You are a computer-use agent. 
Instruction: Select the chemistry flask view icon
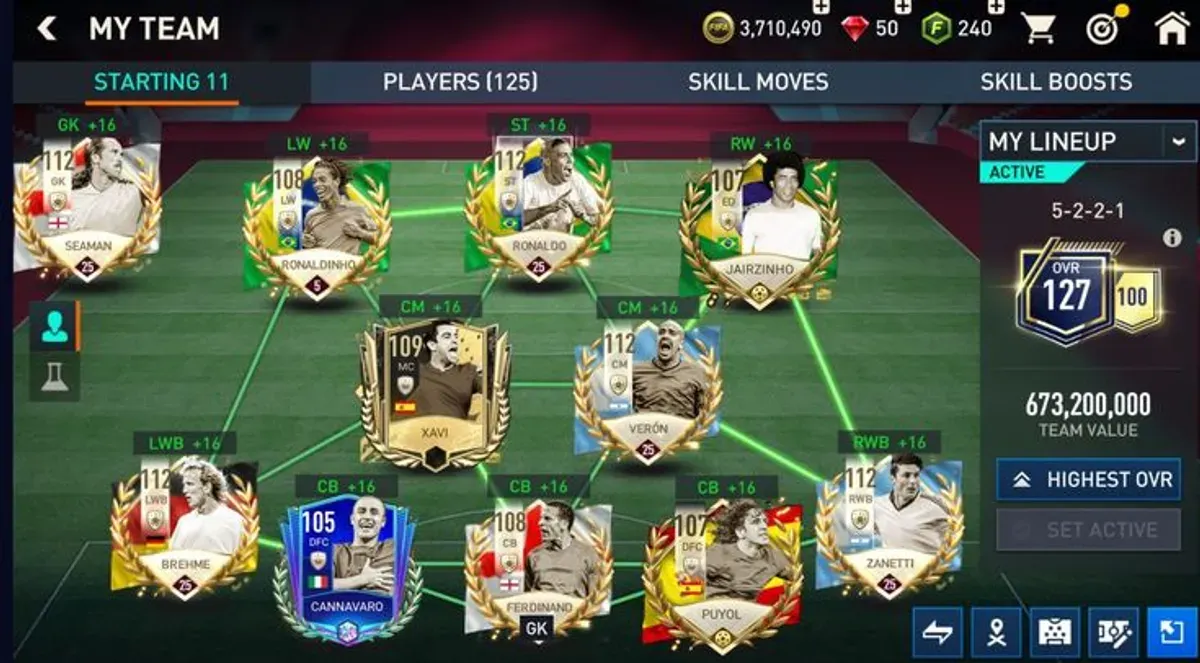(54, 376)
